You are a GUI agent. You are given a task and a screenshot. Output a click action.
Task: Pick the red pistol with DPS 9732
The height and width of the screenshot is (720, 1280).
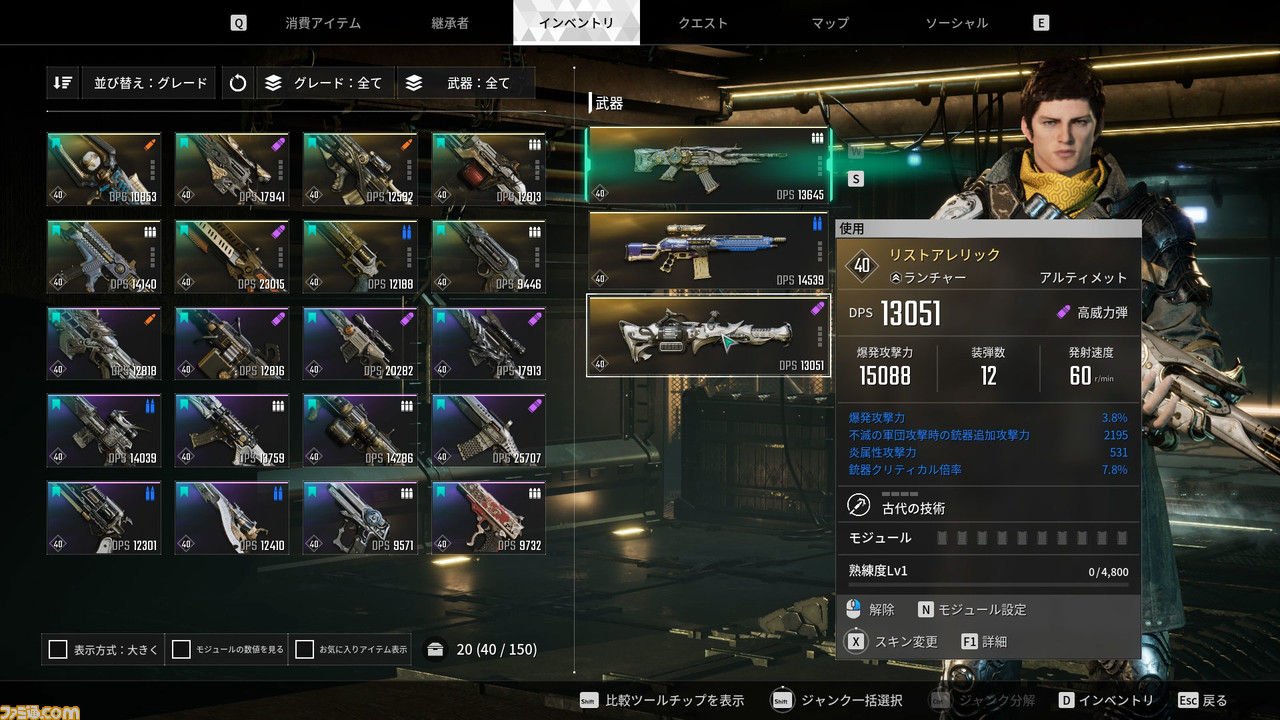pyautogui.click(x=489, y=518)
